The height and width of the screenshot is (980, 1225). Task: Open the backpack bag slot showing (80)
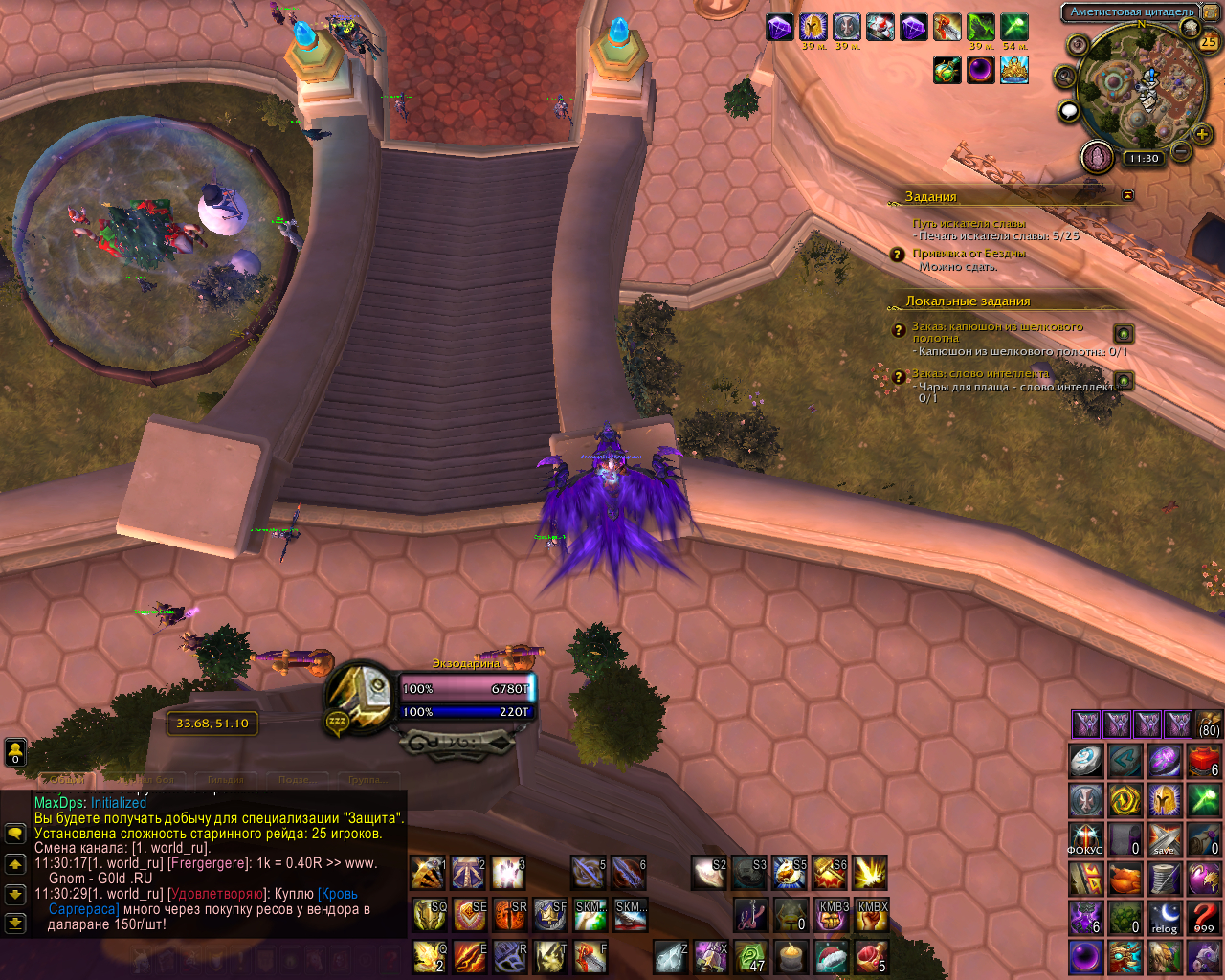1209,724
